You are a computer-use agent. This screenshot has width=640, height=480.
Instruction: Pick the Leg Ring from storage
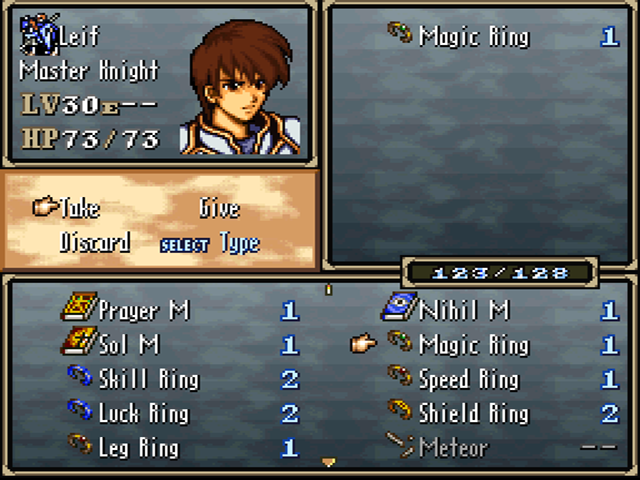point(138,447)
